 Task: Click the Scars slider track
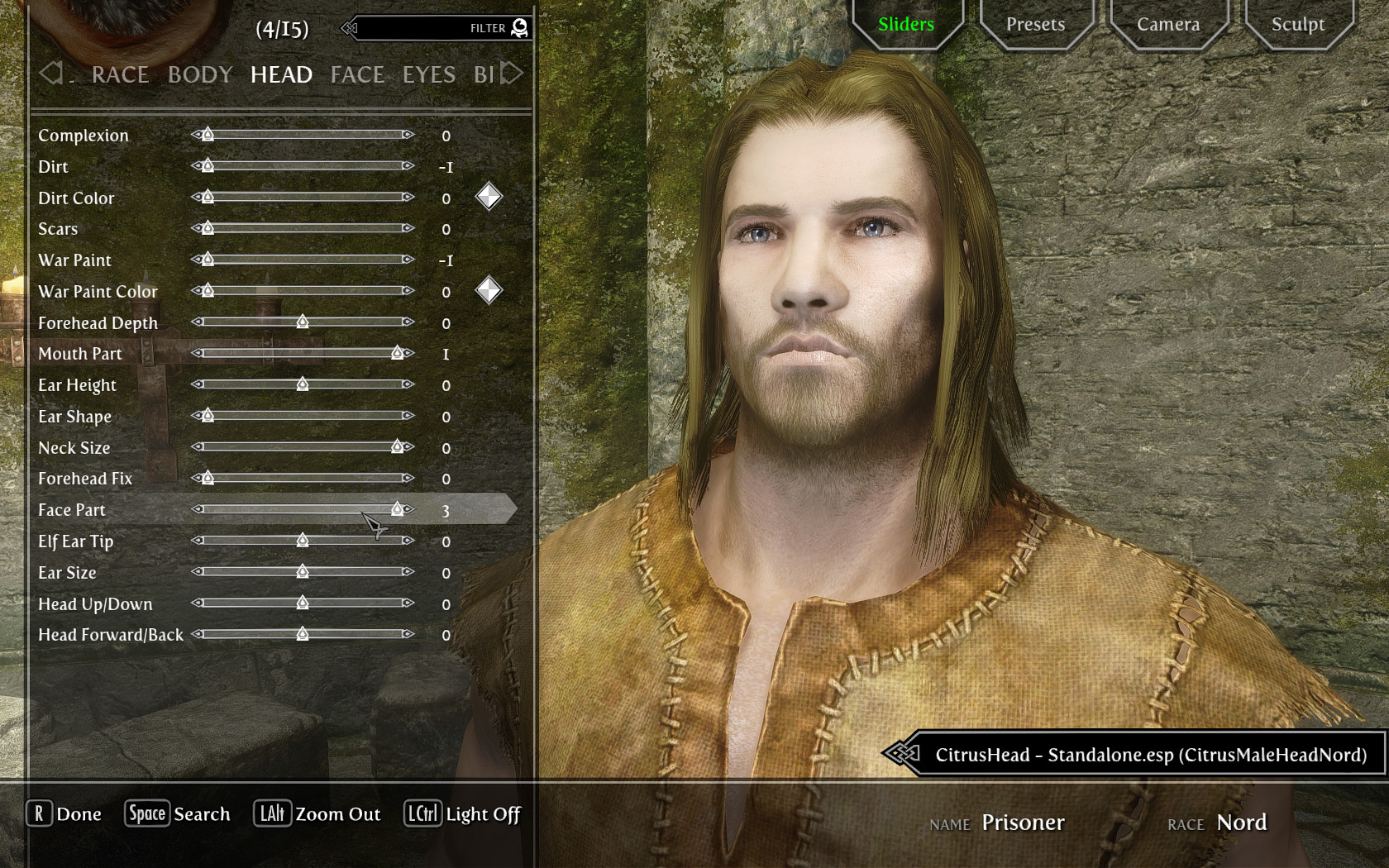click(303, 228)
